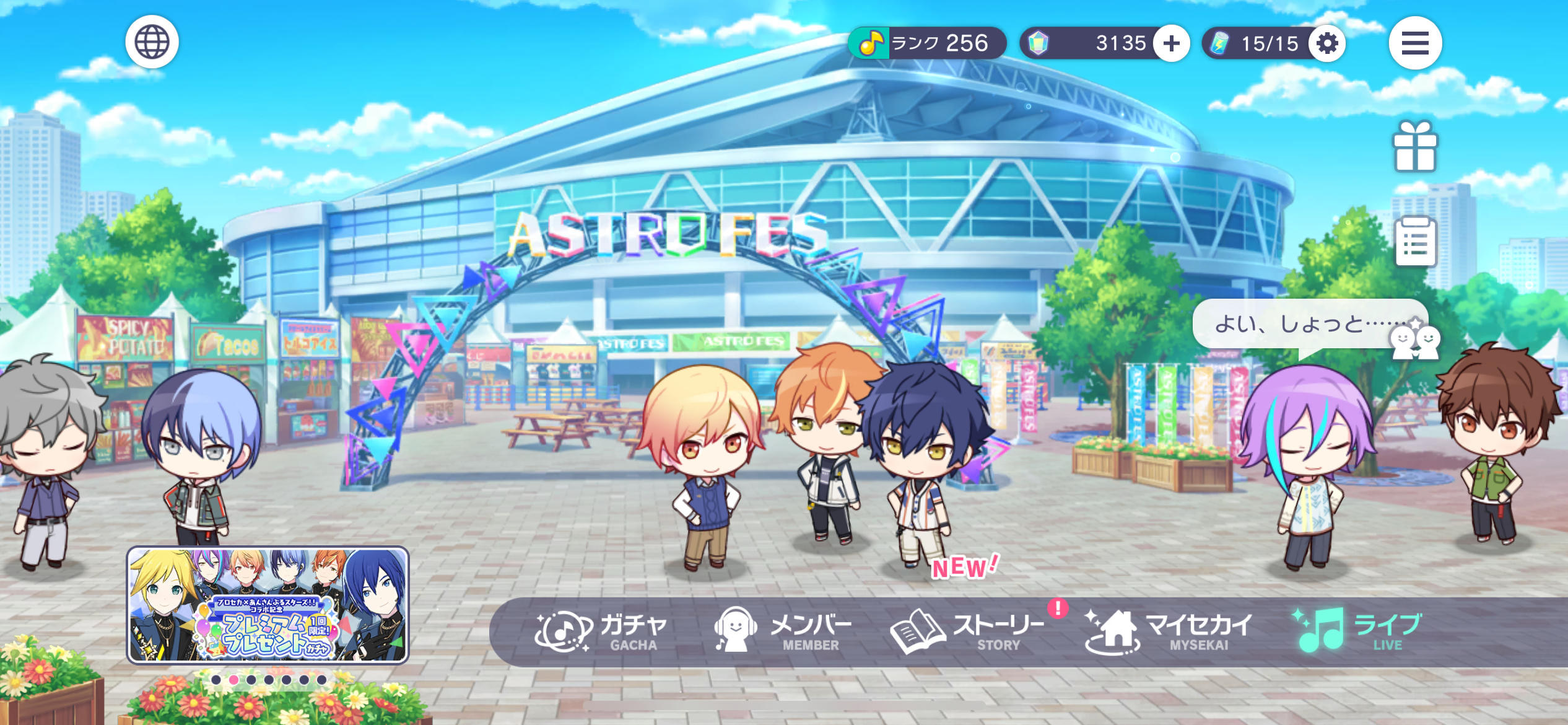1568x725 pixels.
Task: Open the globe icon button
Action: click(x=152, y=42)
